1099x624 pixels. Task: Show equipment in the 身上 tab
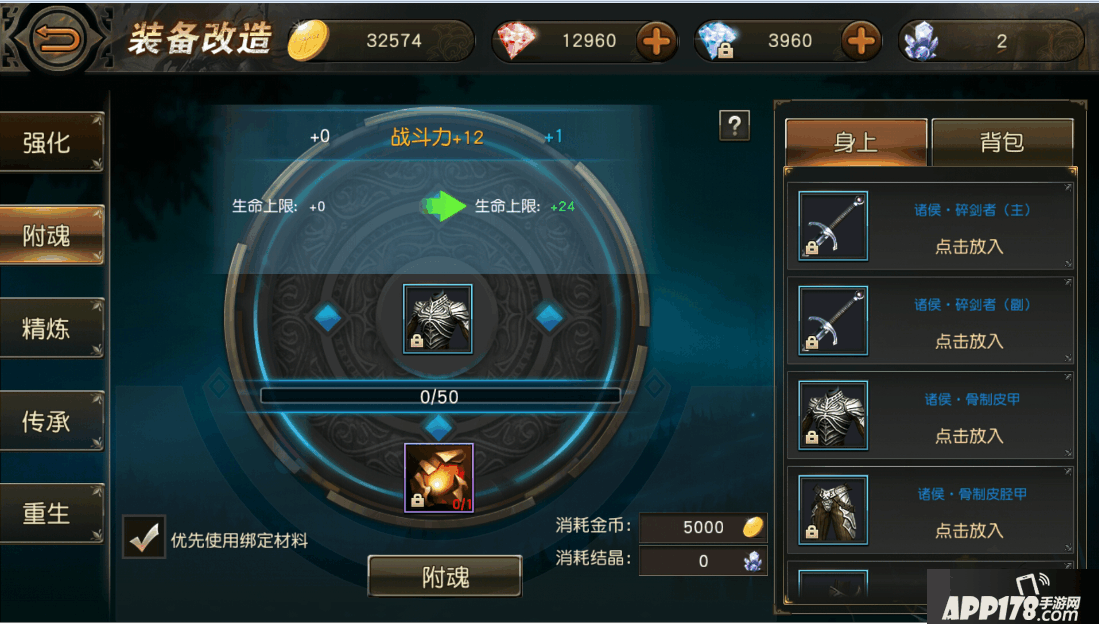tap(856, 143)
